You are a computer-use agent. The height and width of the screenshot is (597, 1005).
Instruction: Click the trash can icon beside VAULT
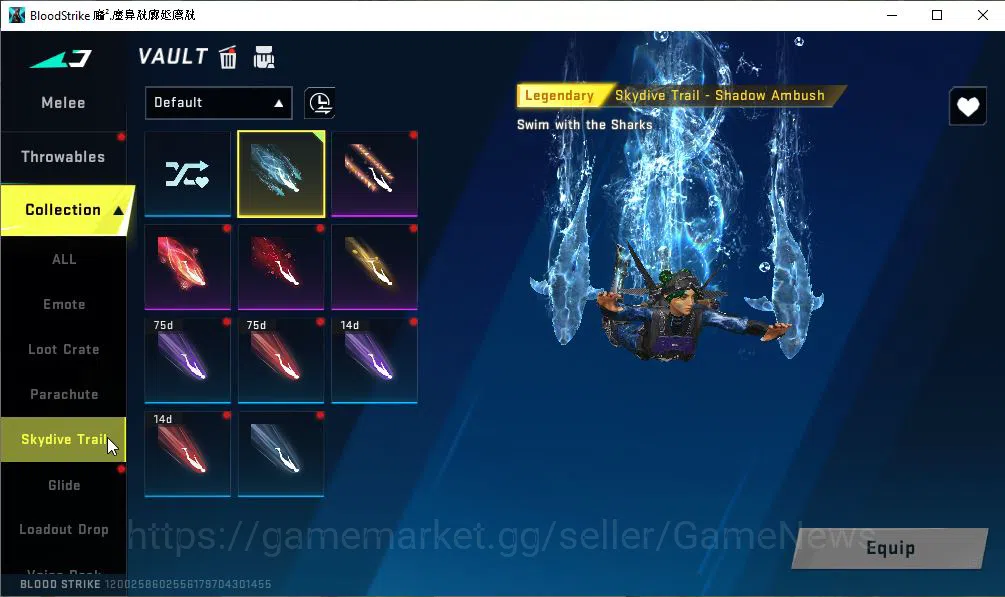[228, 58]
